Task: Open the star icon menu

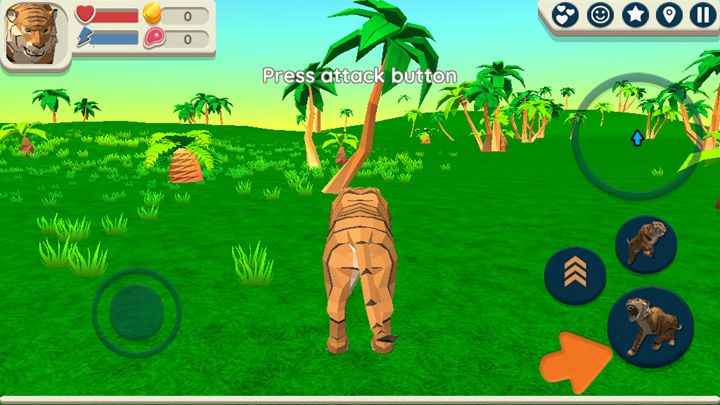Action: click(x=634, y=15)
